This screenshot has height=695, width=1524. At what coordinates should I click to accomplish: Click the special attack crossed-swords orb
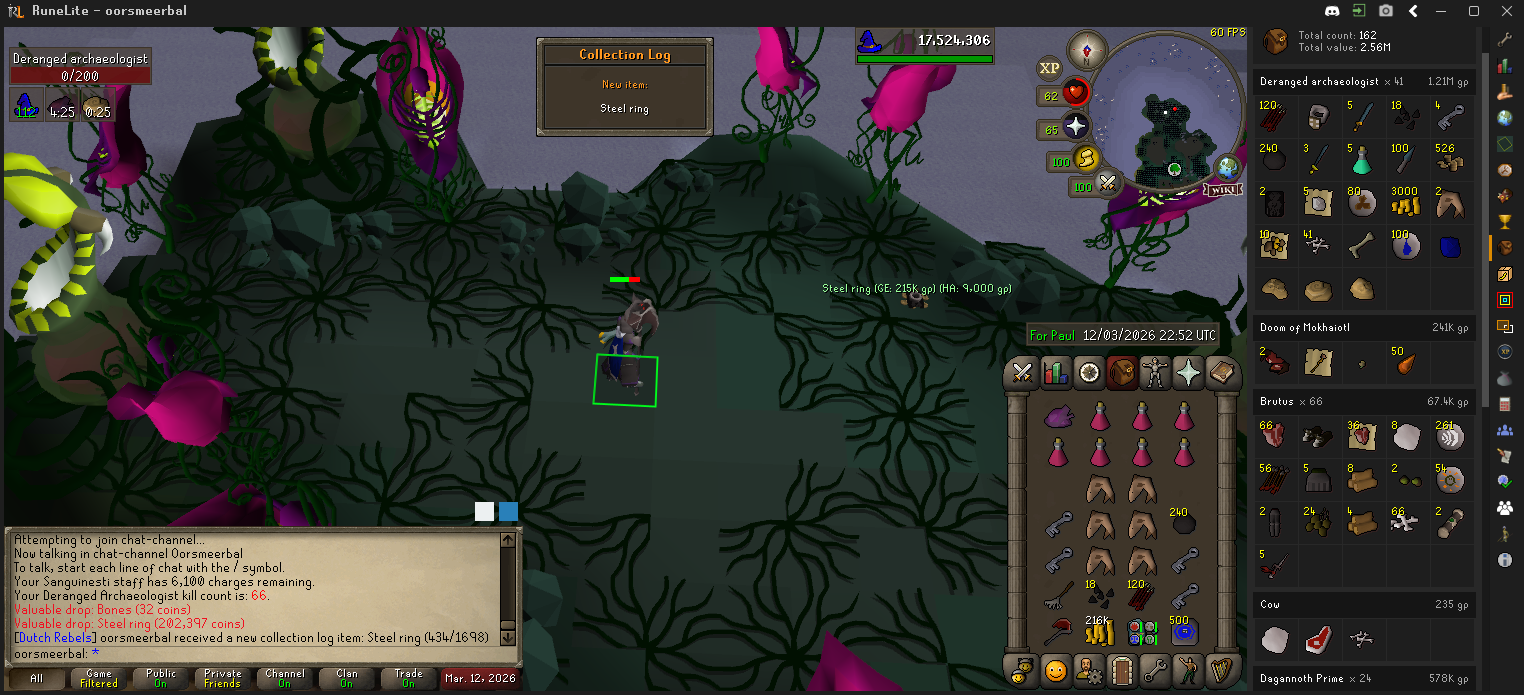tap(1108, 183)
